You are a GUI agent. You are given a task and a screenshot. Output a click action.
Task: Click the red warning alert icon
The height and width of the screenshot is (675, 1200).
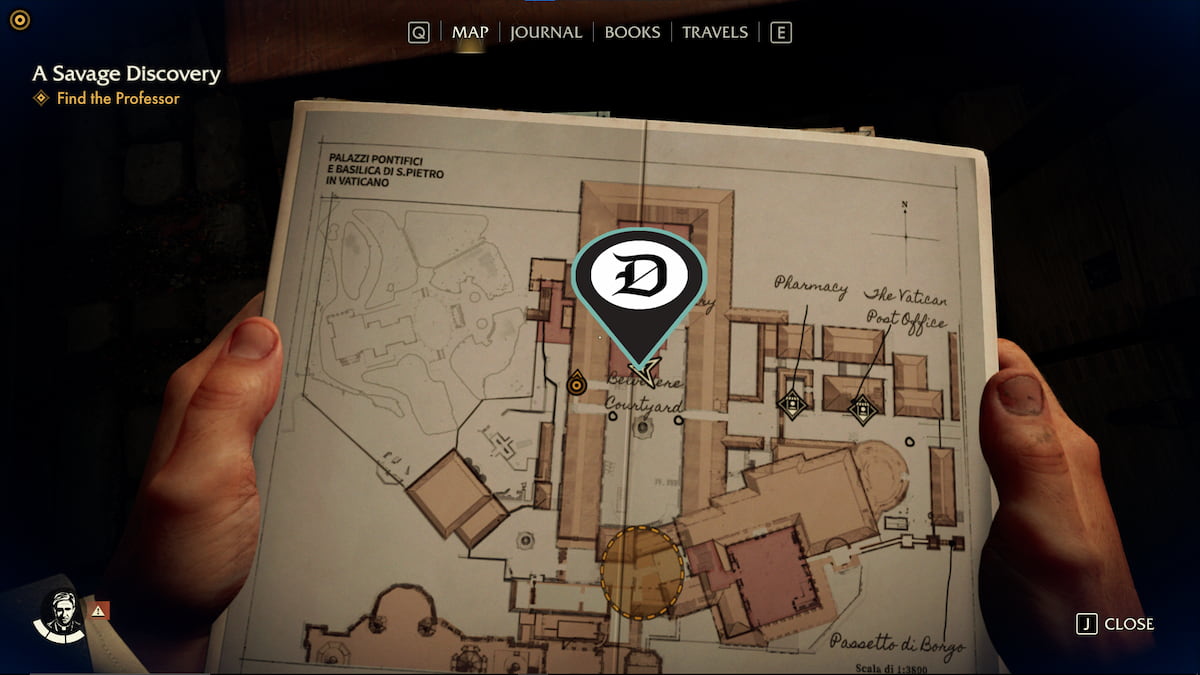click(x=99, y=609)
